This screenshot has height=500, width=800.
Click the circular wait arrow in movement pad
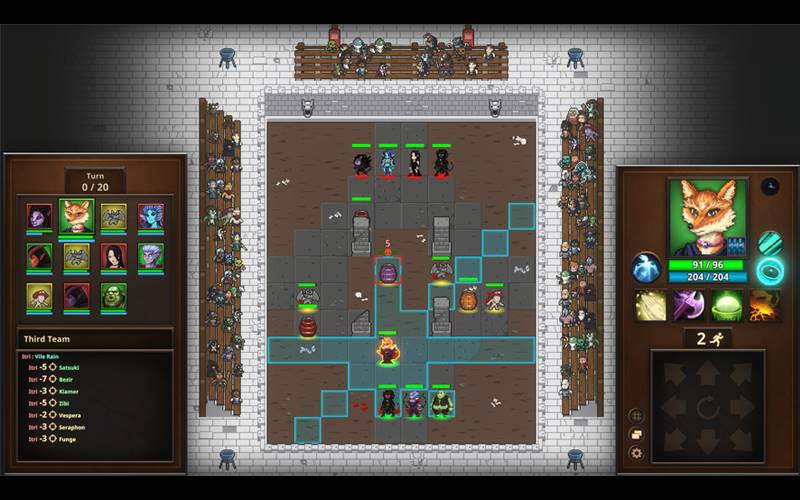708,407
